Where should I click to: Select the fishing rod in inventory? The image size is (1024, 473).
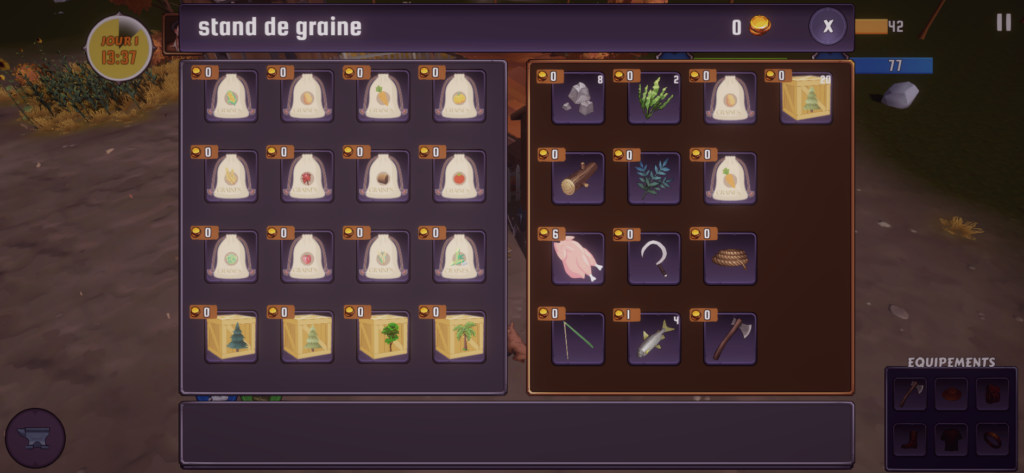click(x=578, y=339)
